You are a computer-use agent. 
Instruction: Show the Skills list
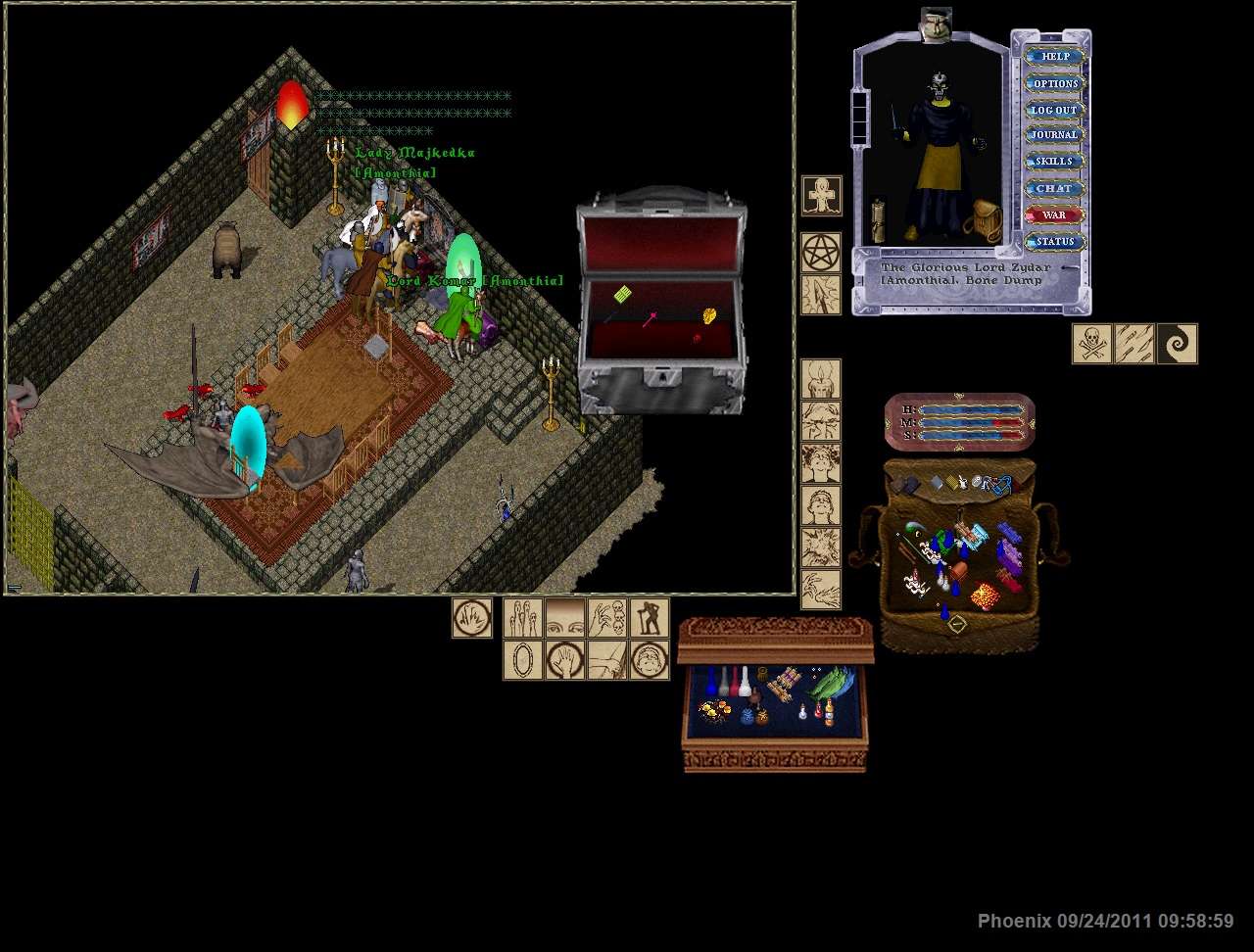pos(1054,162)
